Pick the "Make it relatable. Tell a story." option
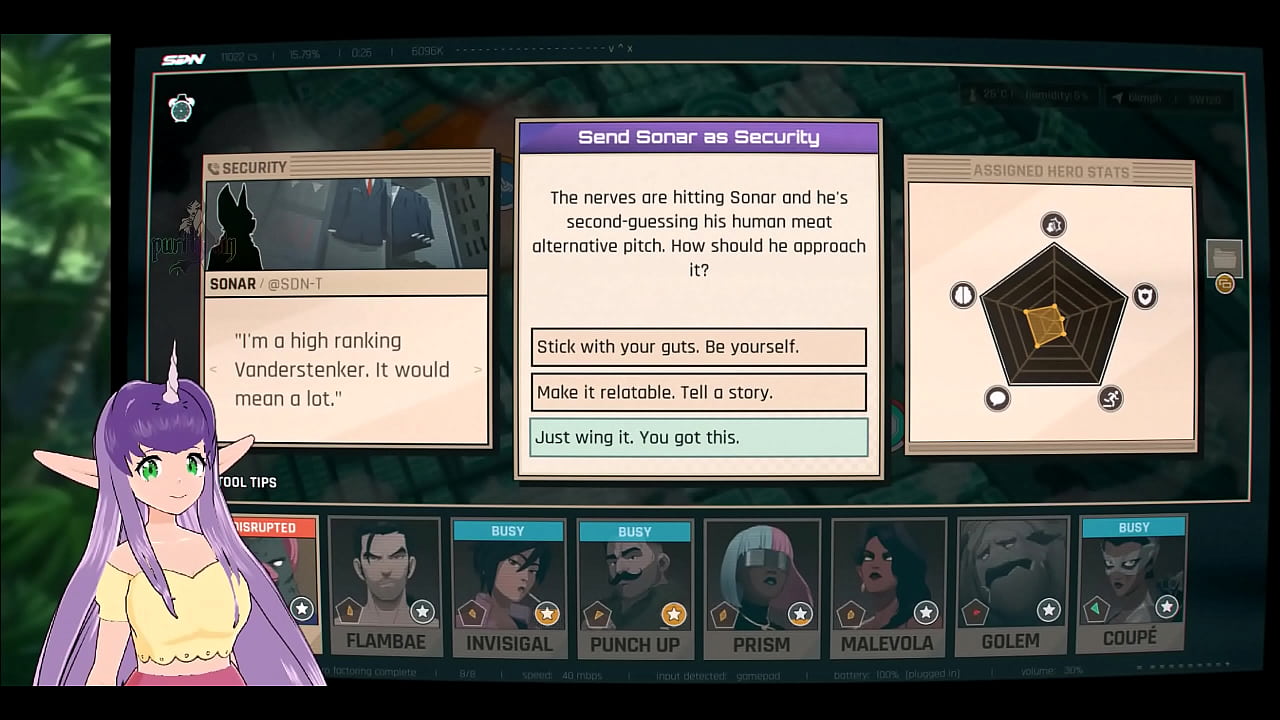Screen dimensions: 1280x720 pyautogui.click(x=698, y=392)
